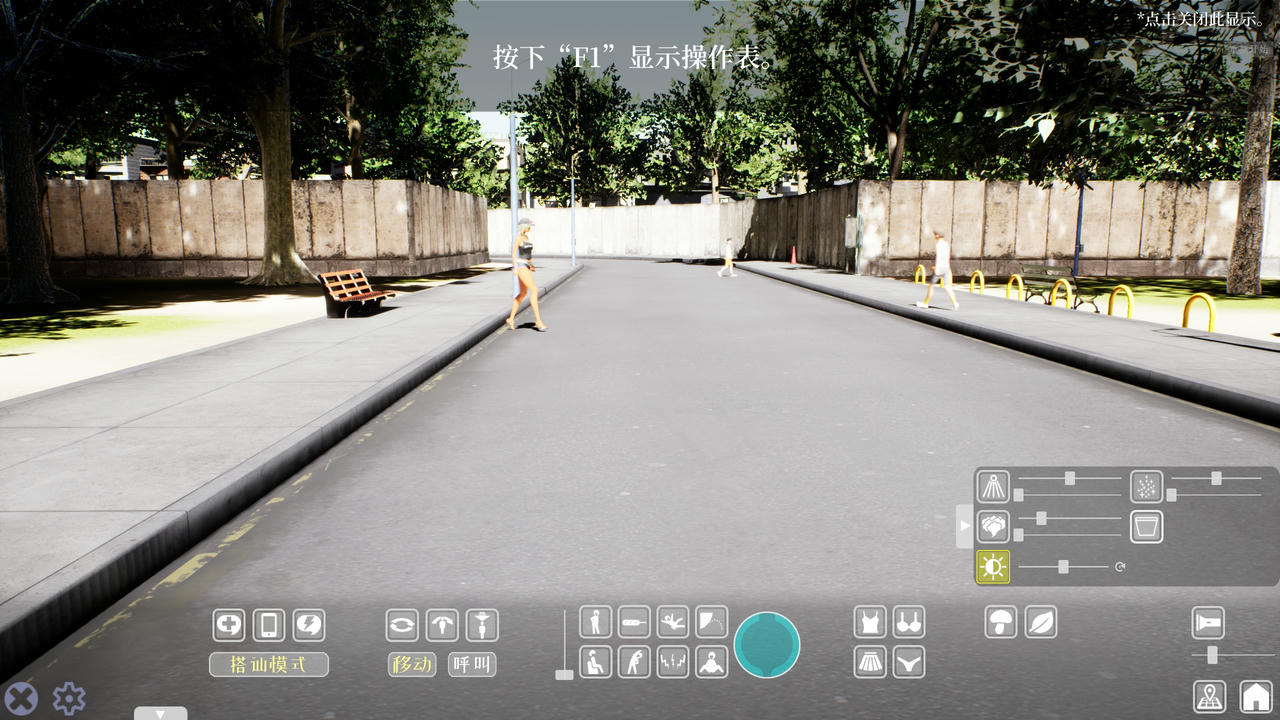Image resolution: width=1280 pixels, height=720 pixels.
Task: Click the mushroom icon
Action: (1001, 622)
